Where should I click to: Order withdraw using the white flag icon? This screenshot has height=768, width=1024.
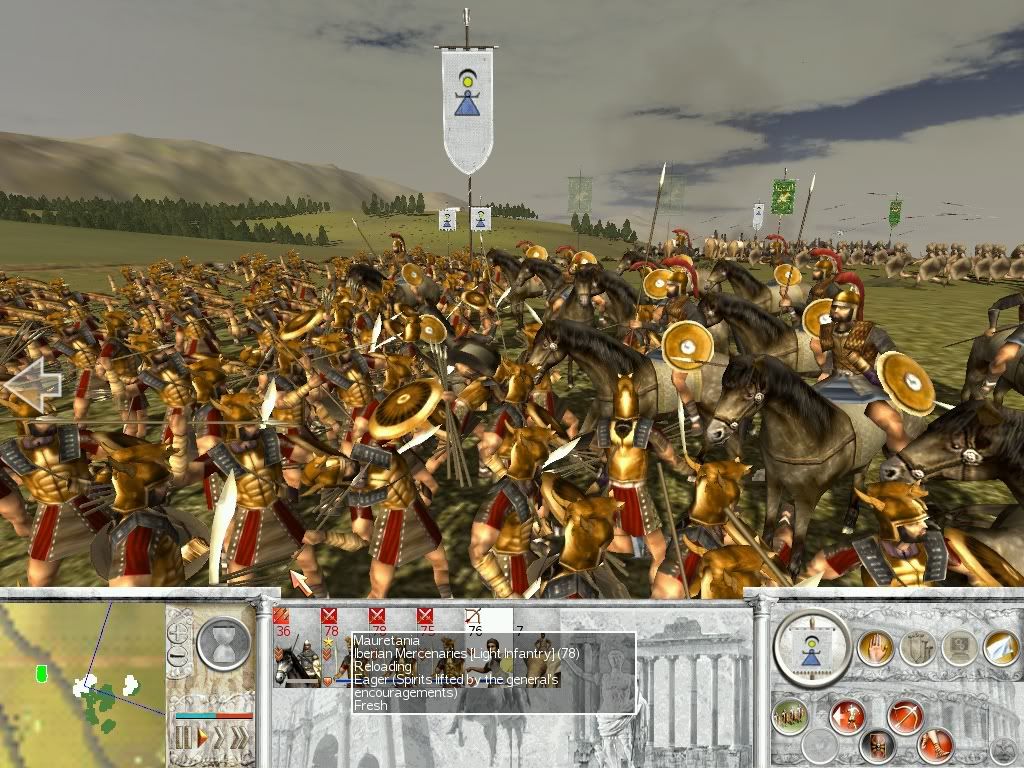(1000, 647)
